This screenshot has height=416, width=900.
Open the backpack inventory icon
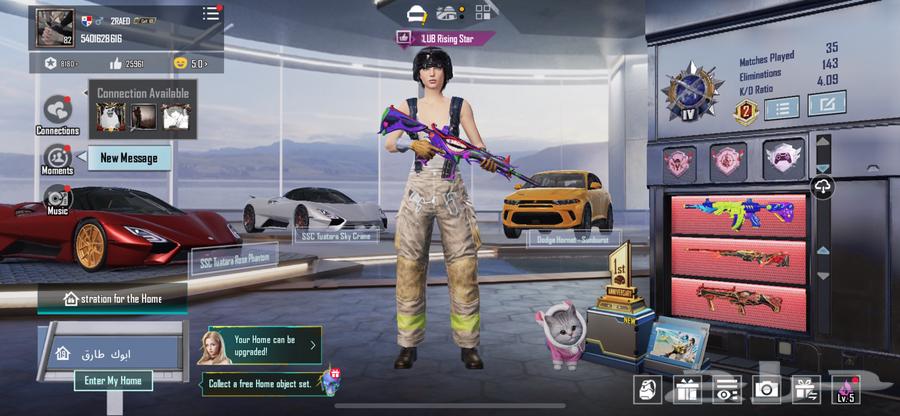(x=649, y=390)
